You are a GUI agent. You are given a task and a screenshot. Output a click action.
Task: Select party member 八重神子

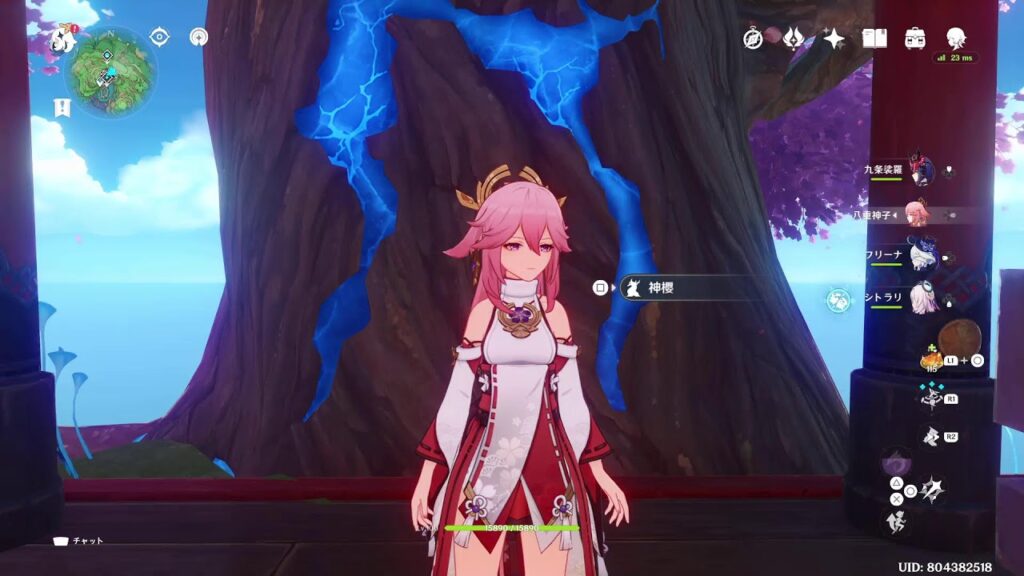point(916,214)
